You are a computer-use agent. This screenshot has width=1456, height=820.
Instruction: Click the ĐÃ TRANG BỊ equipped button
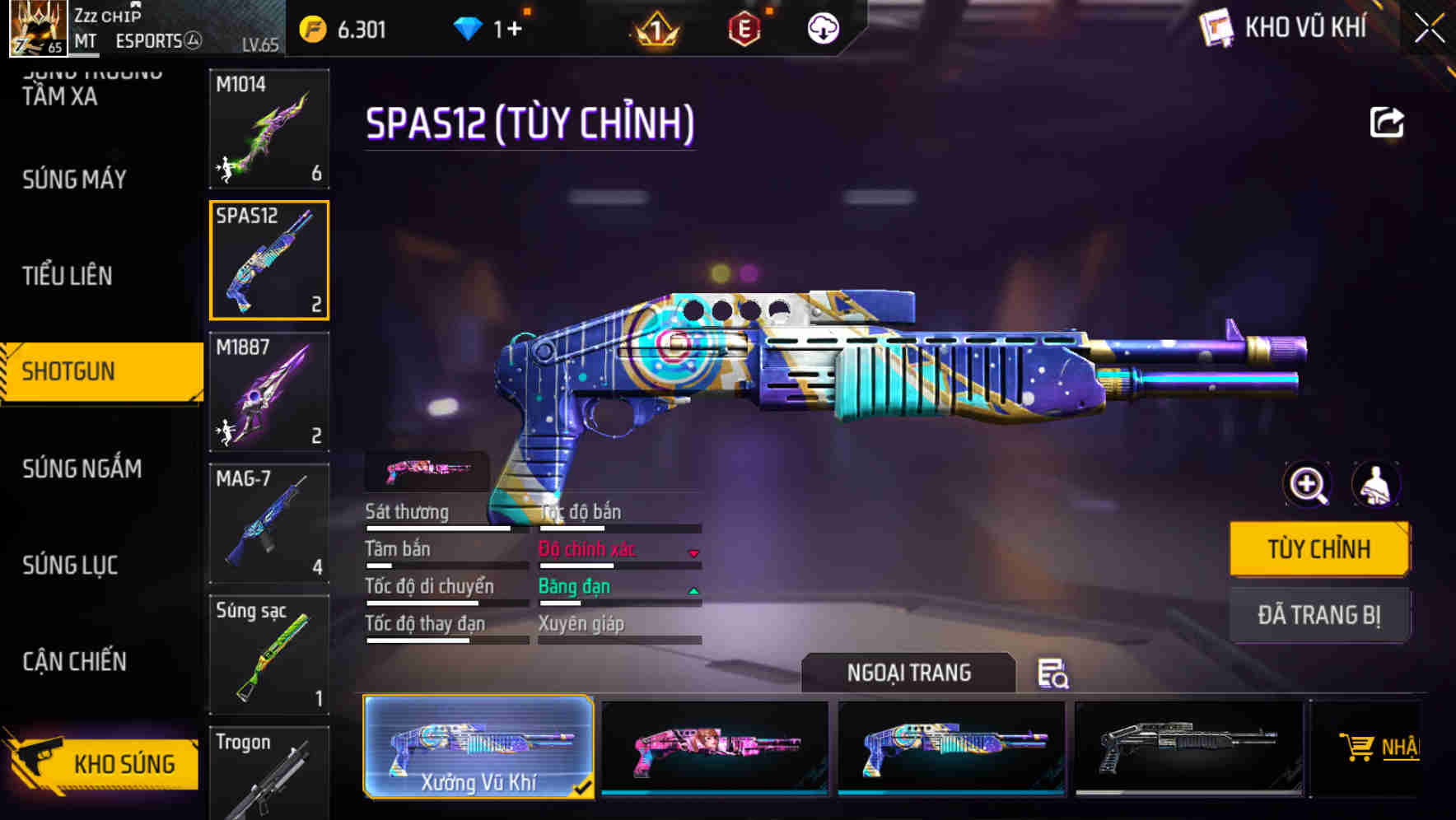(1319, 615)
